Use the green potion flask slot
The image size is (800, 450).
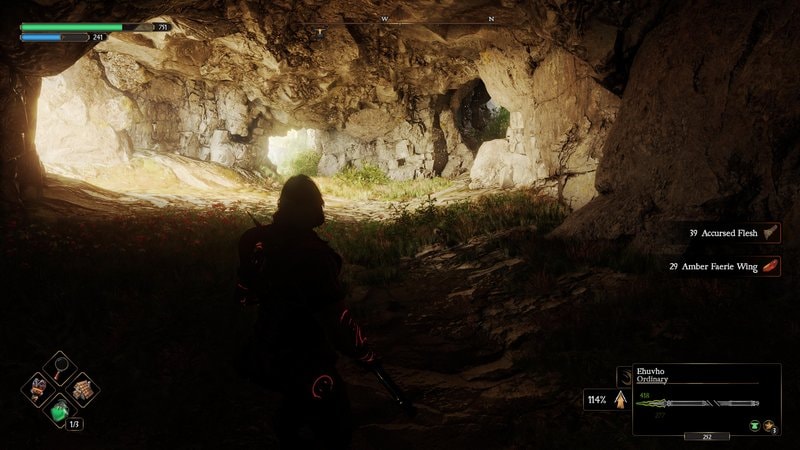(x=60, y=410)
